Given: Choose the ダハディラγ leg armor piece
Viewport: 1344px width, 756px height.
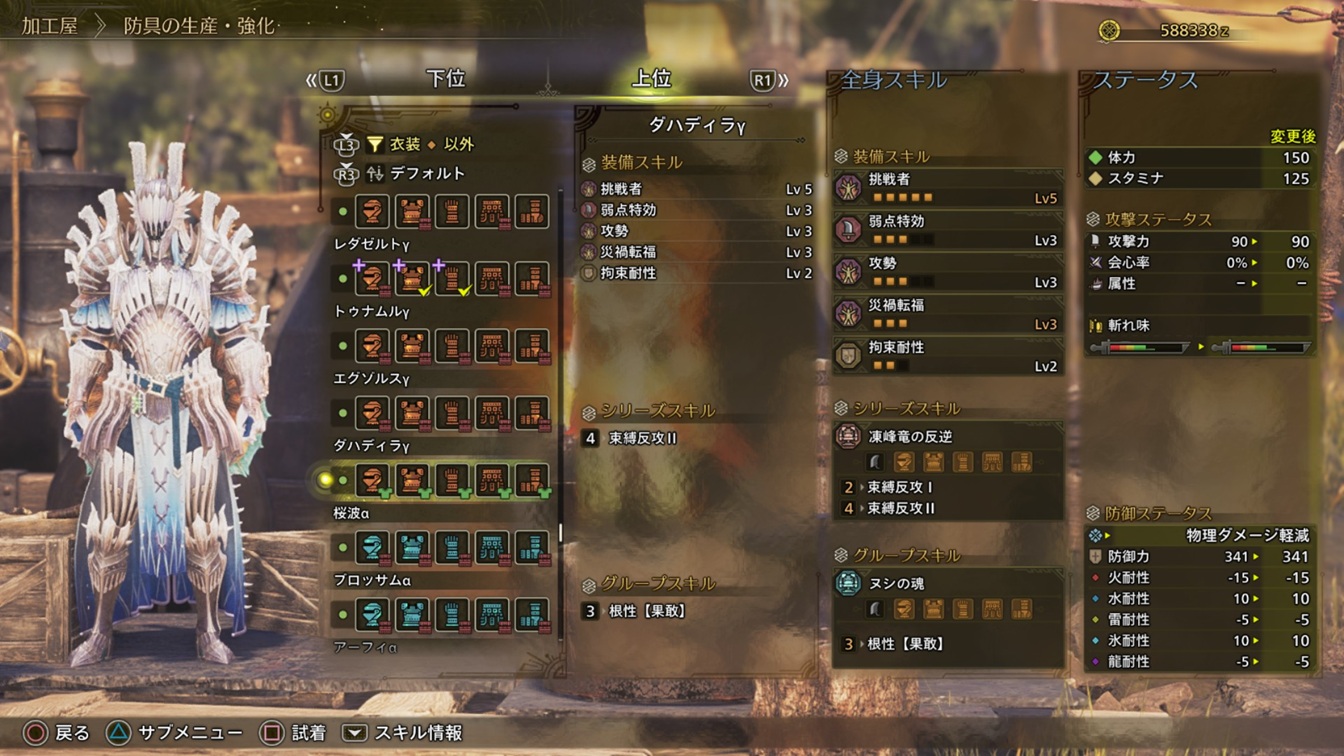Looking at the screenshot, I should (x=532, y=480).
